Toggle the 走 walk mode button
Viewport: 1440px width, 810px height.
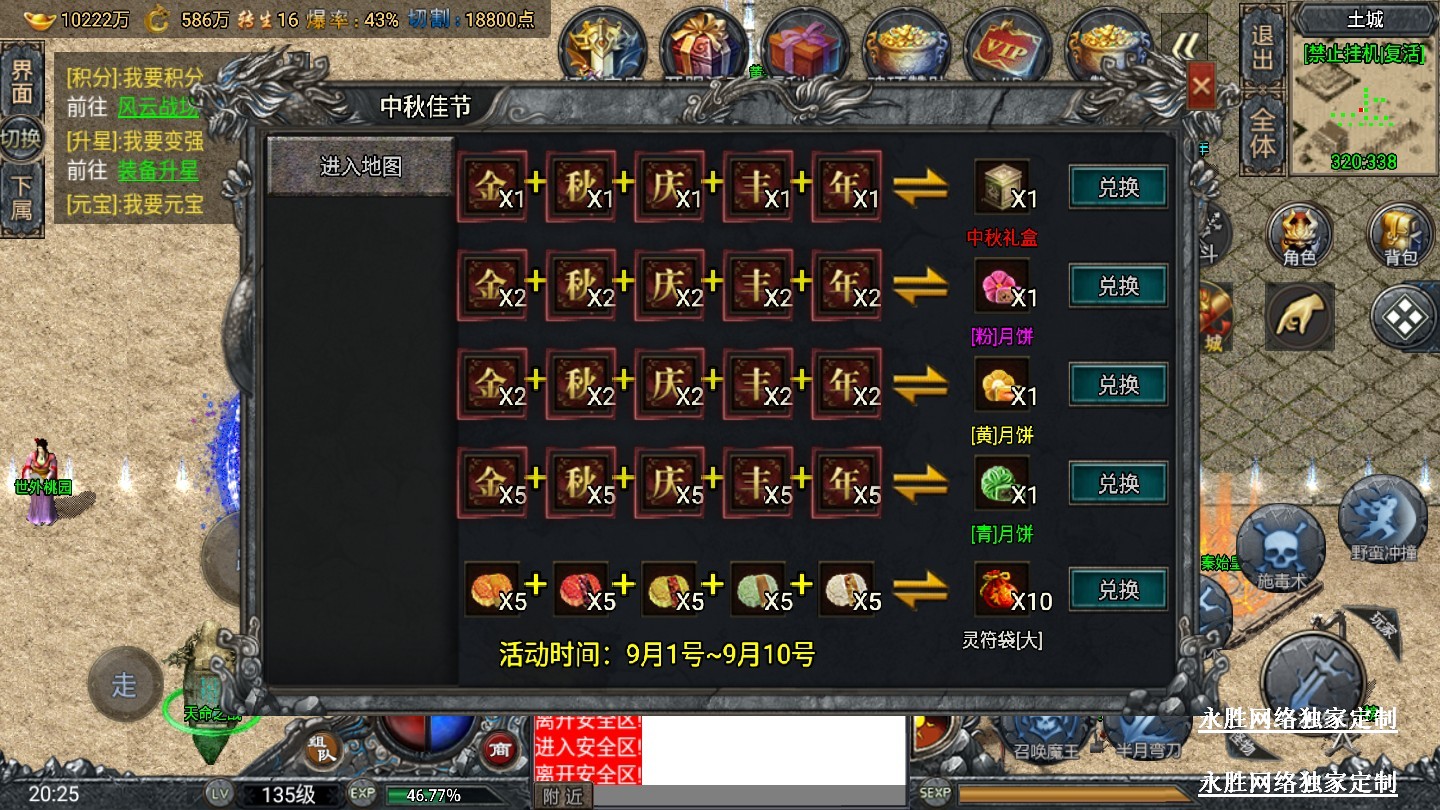tap(124, 685)
